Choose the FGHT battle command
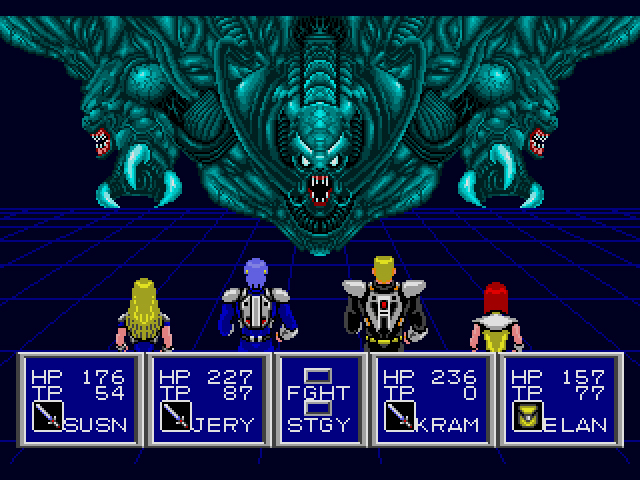The image size is (640, 480). (x=320, y=393)
